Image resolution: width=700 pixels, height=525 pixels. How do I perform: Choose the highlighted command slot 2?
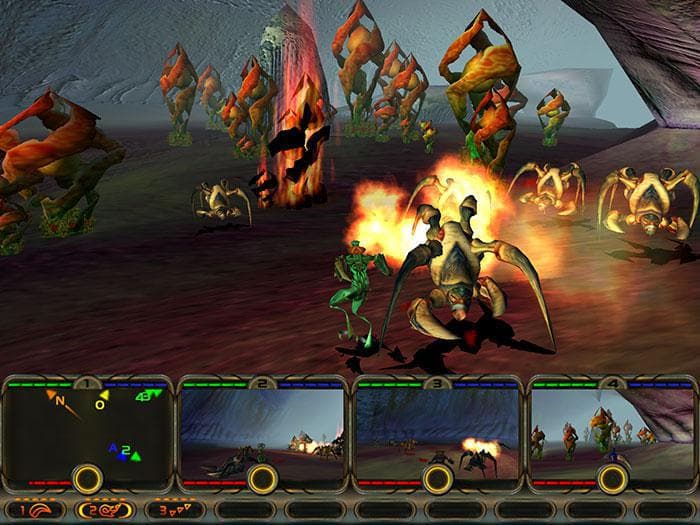[x=105, y=509]
